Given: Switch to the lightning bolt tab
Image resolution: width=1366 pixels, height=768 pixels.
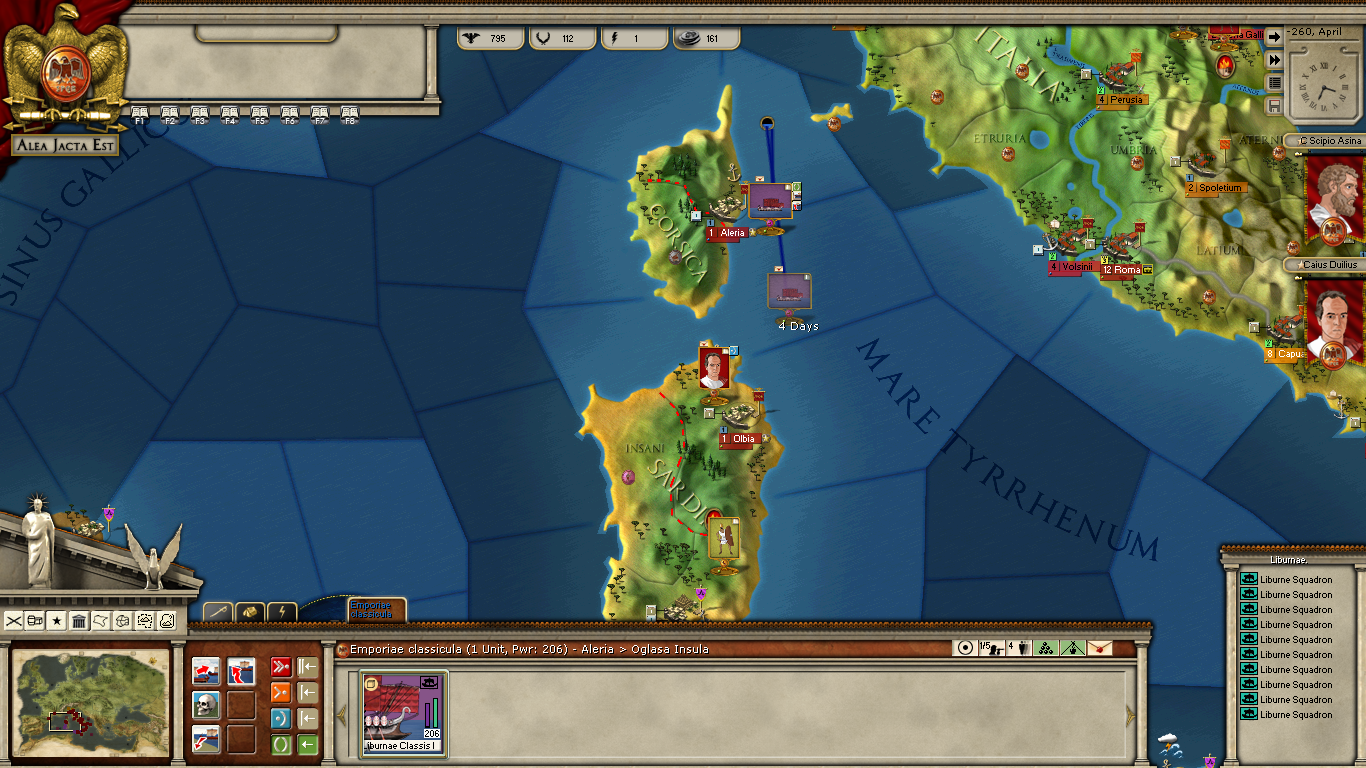Looking at the screenshot, I should click(282, 611).
